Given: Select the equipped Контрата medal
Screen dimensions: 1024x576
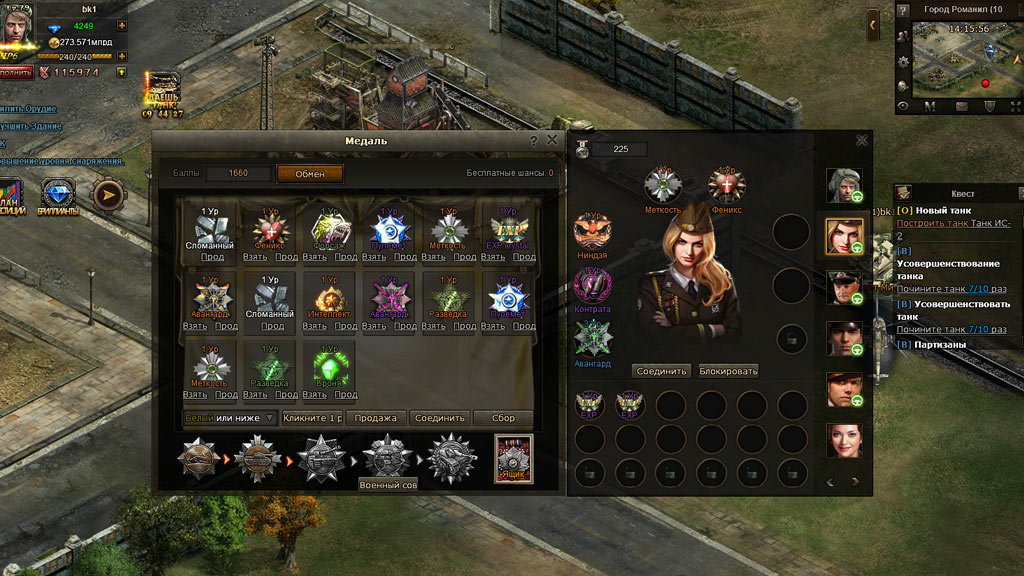Looking at the screenshot, I should tap(593, 286).
